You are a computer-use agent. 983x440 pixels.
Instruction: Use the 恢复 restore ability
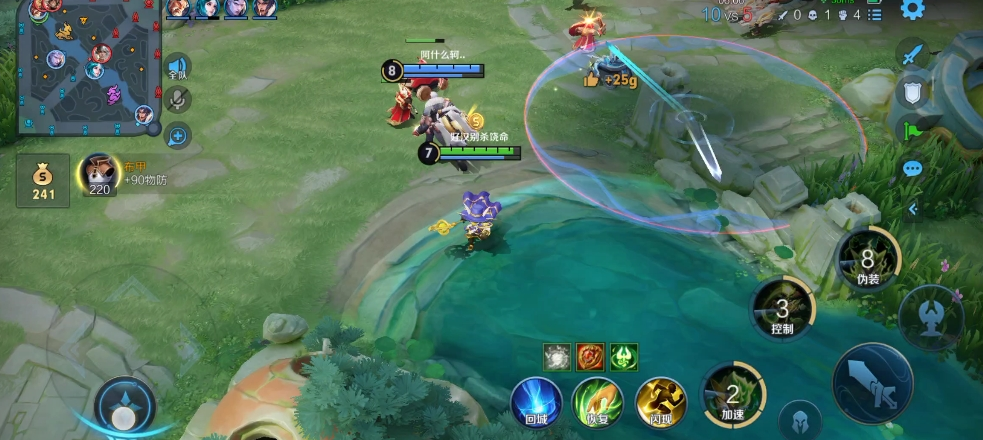point(597,400)
